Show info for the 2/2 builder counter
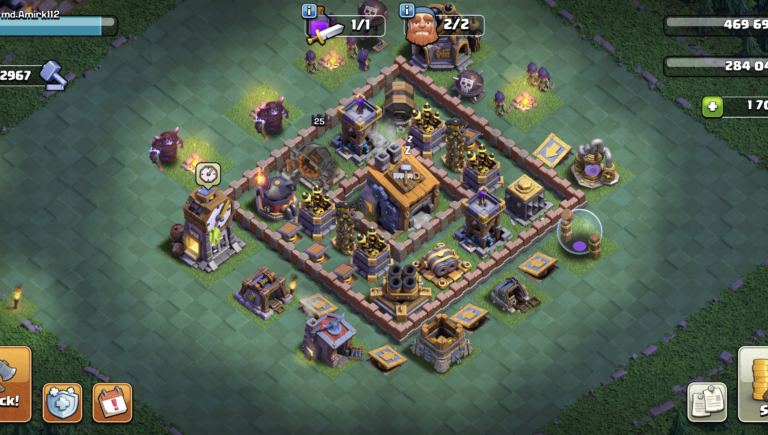Viewport: 768px width, 435px height. pyautogui.click(x=407, y=11)
